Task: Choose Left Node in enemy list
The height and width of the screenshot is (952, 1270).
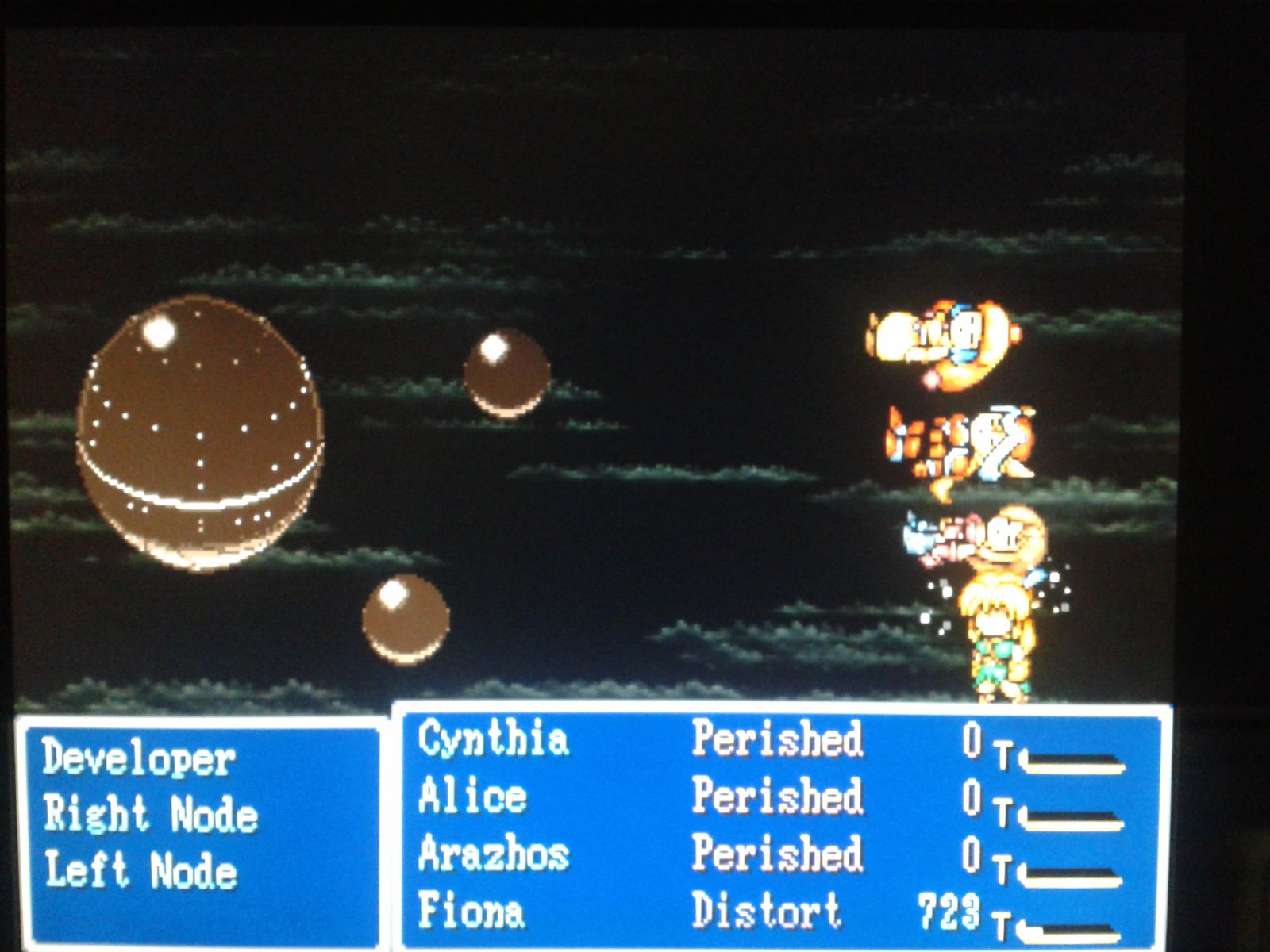Action: pyautogui.click(x=140, y=870)
